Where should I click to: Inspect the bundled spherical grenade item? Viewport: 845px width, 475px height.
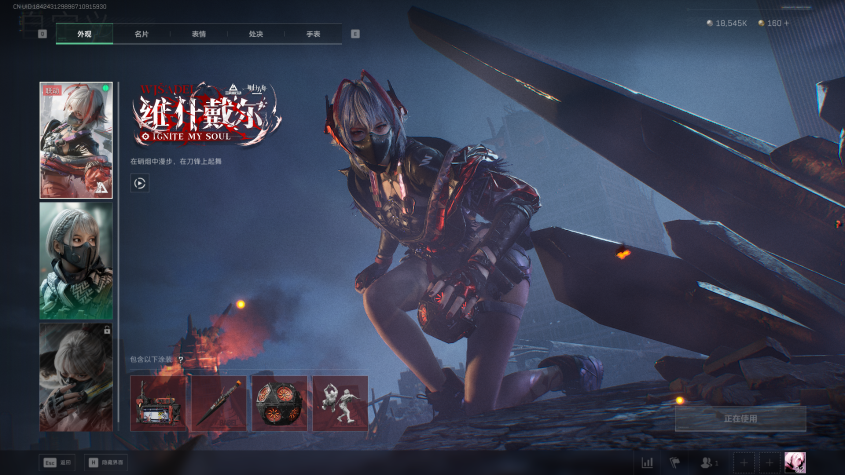(x=279, y=403)
